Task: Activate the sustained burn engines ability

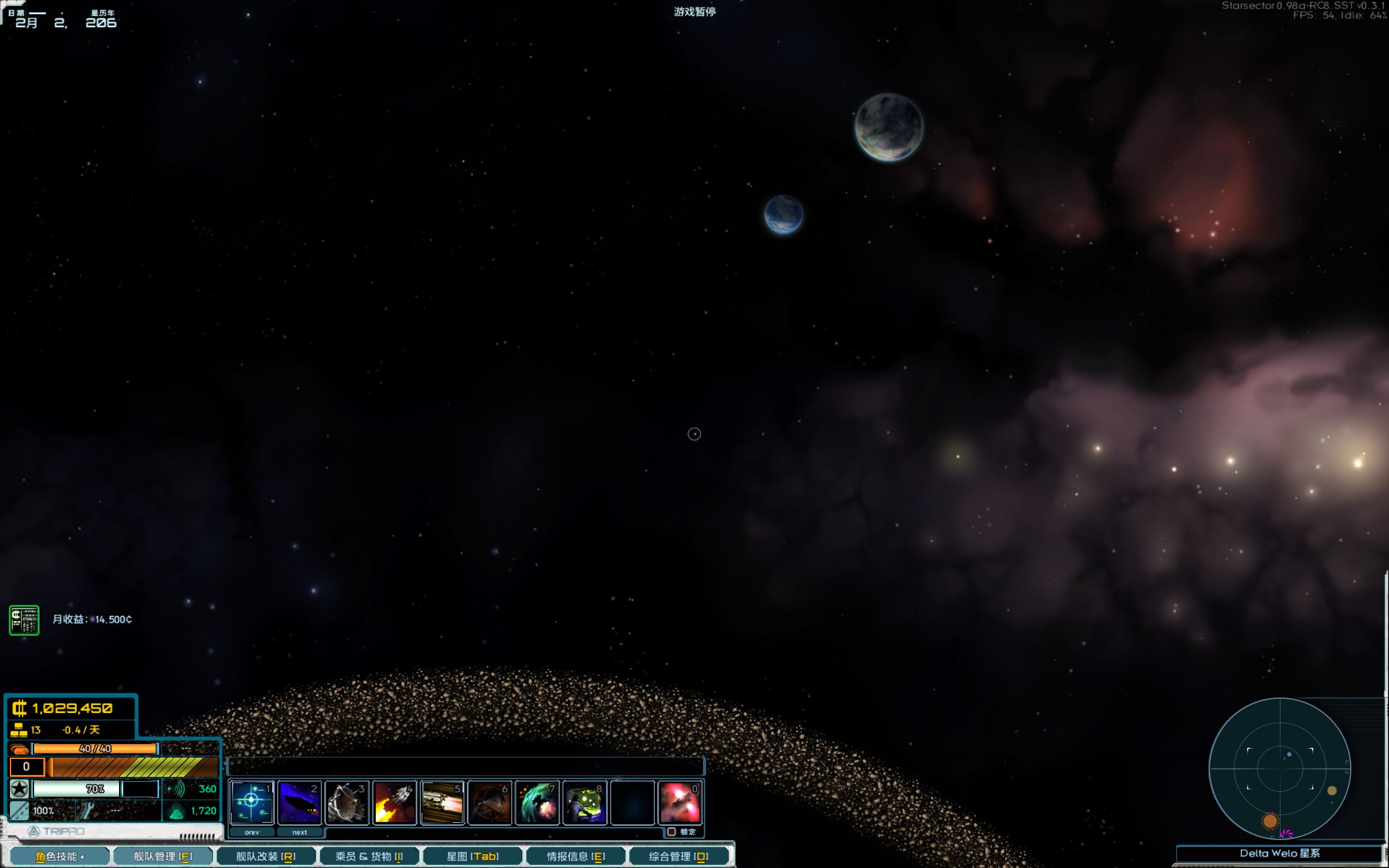Action: [x=442, y=802]
